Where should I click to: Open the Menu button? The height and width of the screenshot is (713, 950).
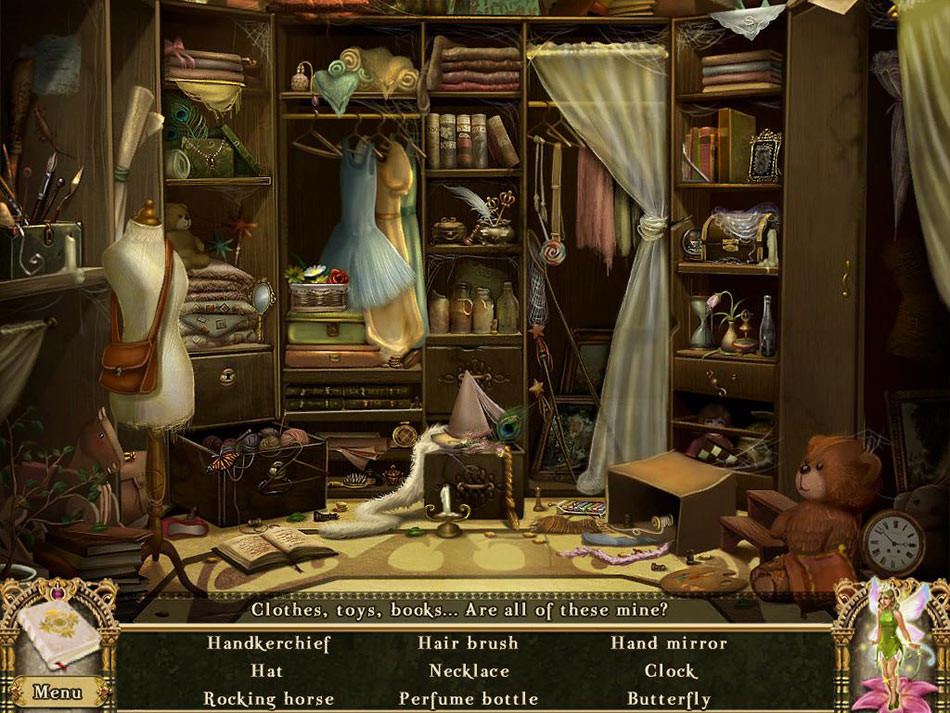click(56, 691)
